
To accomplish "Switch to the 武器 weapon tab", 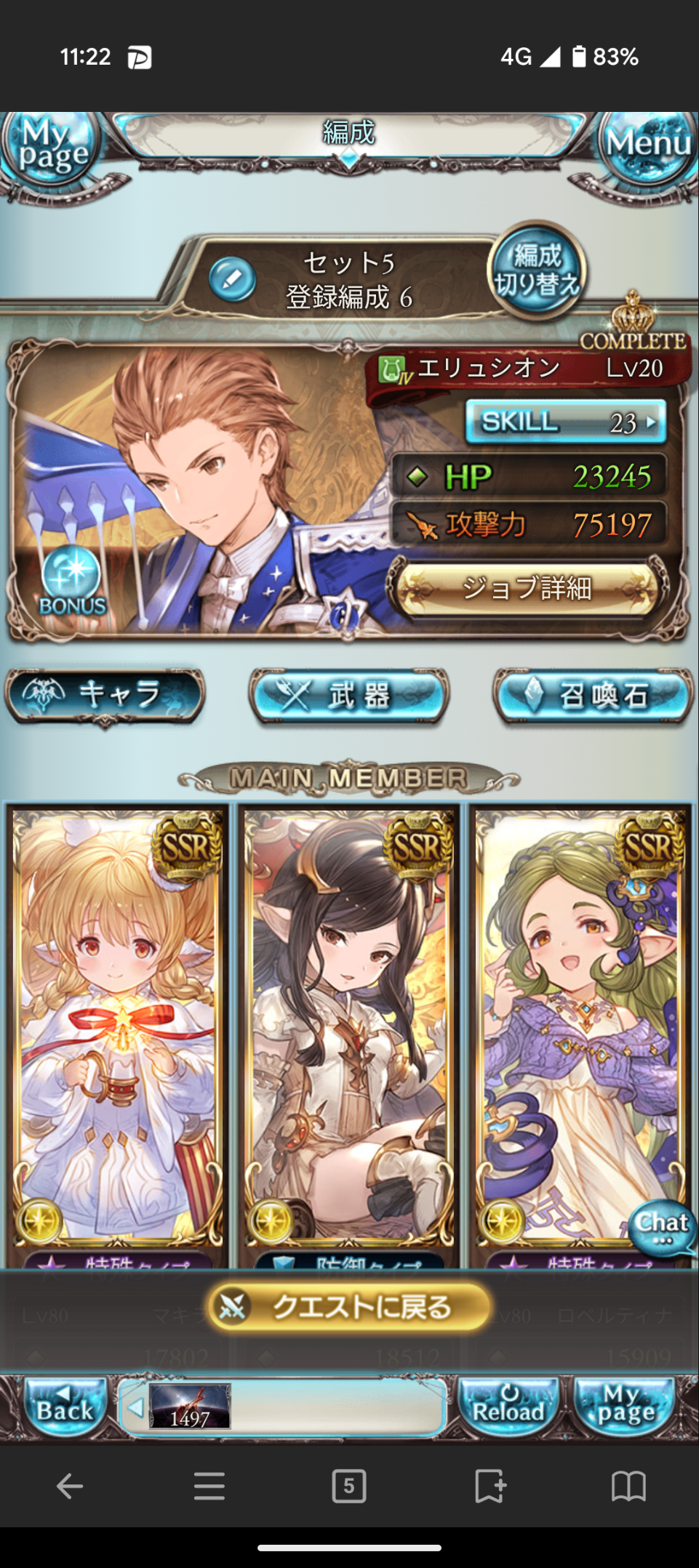I will 349,696.
